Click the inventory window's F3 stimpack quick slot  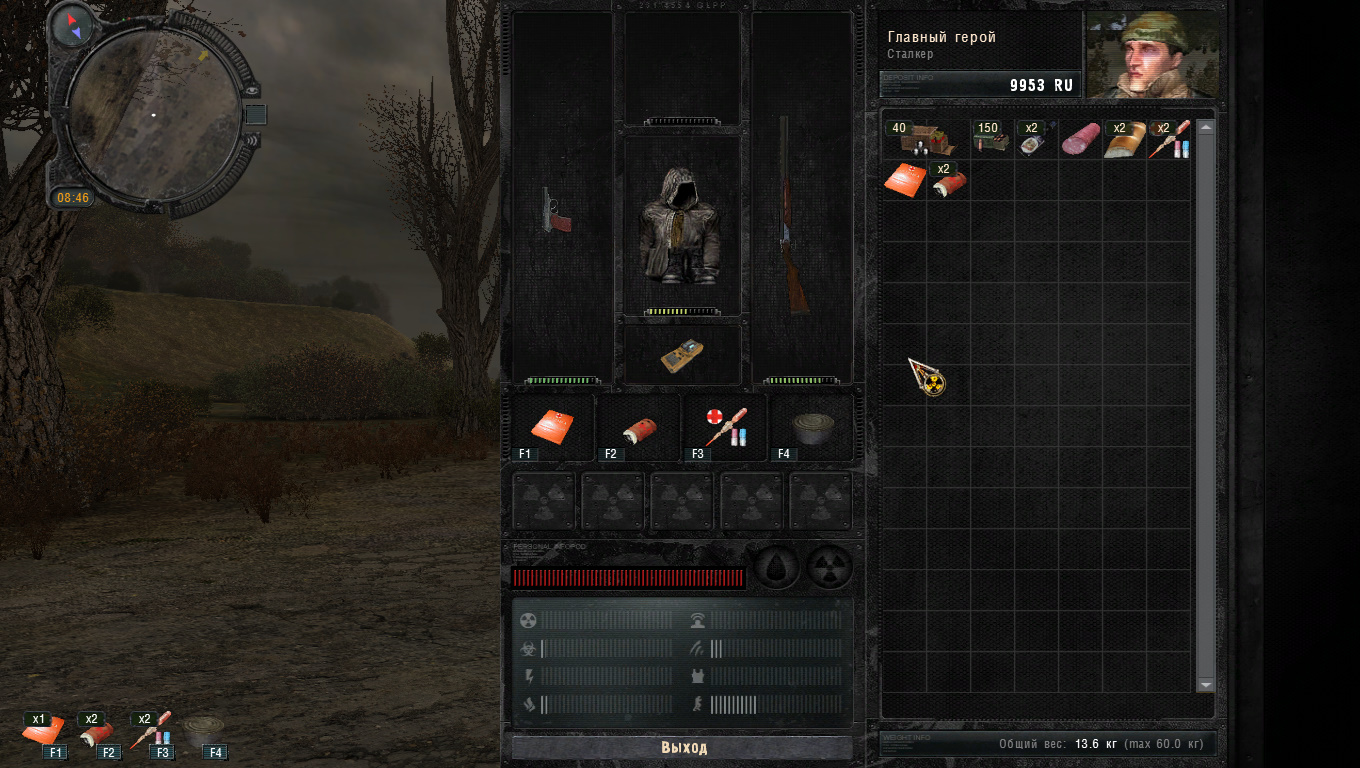pyautogui.click(x=725, y=428)
